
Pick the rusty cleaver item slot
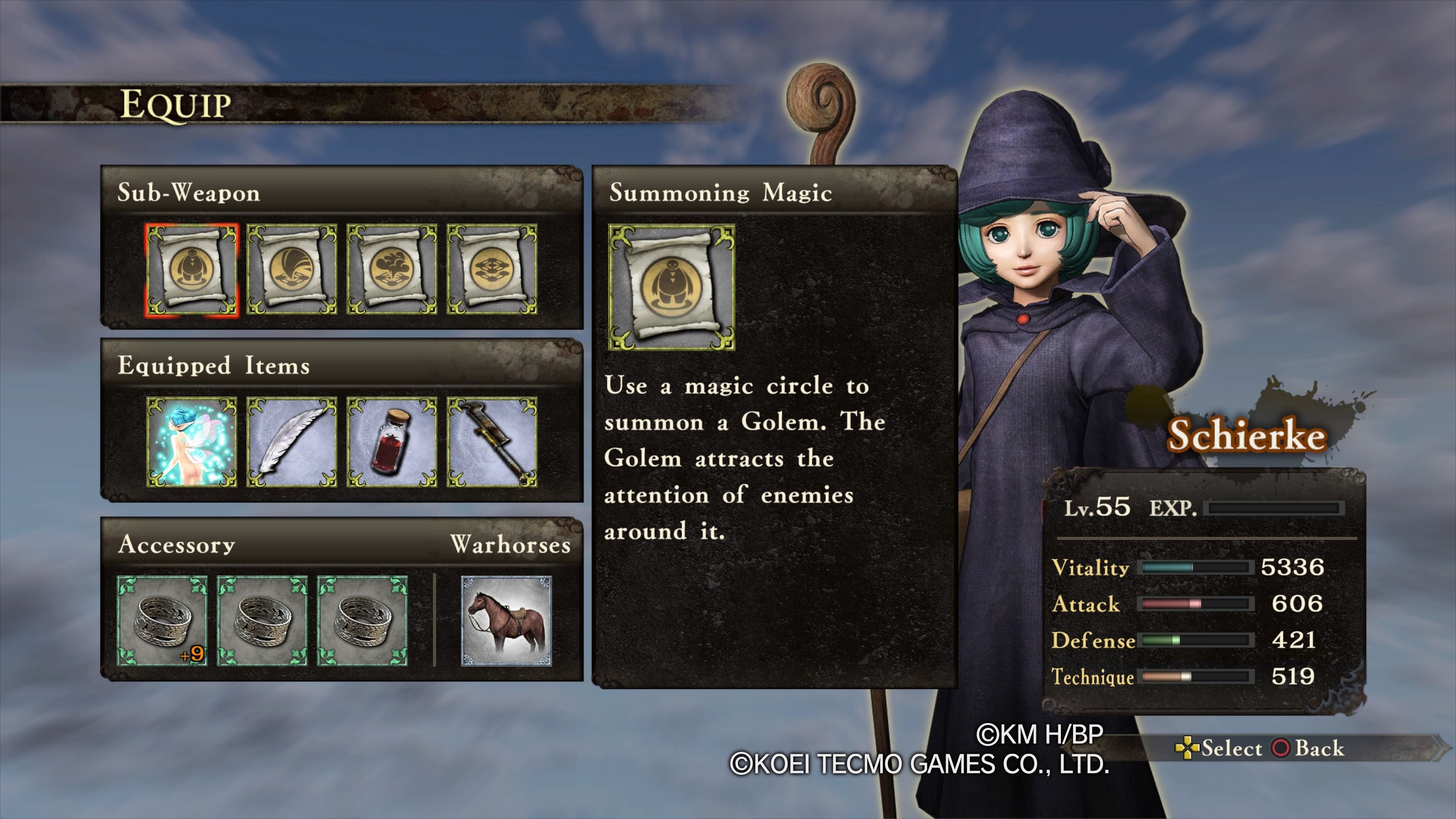coord(492,442)
